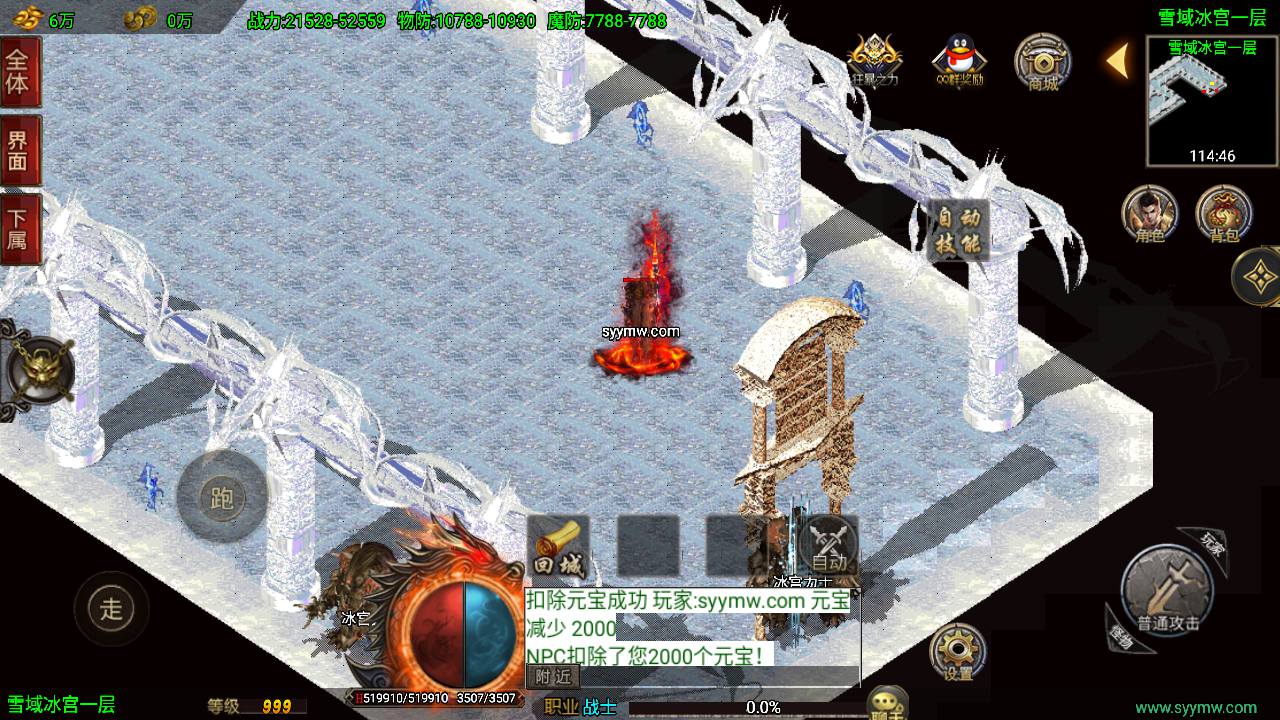
Task: Toggle 自动 auto-combat with crossed swords
Action: [828, 548]
